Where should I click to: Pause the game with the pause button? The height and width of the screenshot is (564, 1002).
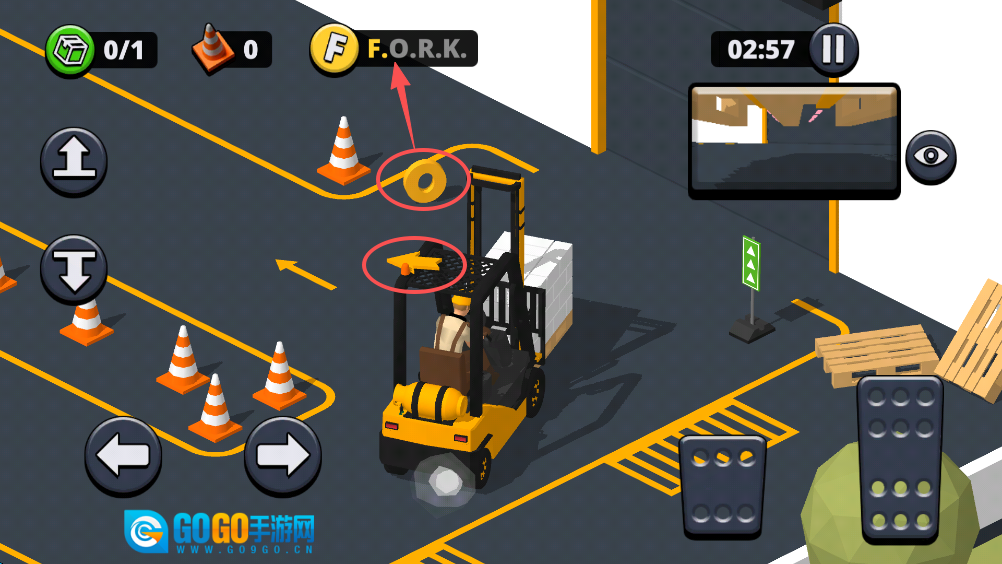pyautogui.click(x=833, y=49)
